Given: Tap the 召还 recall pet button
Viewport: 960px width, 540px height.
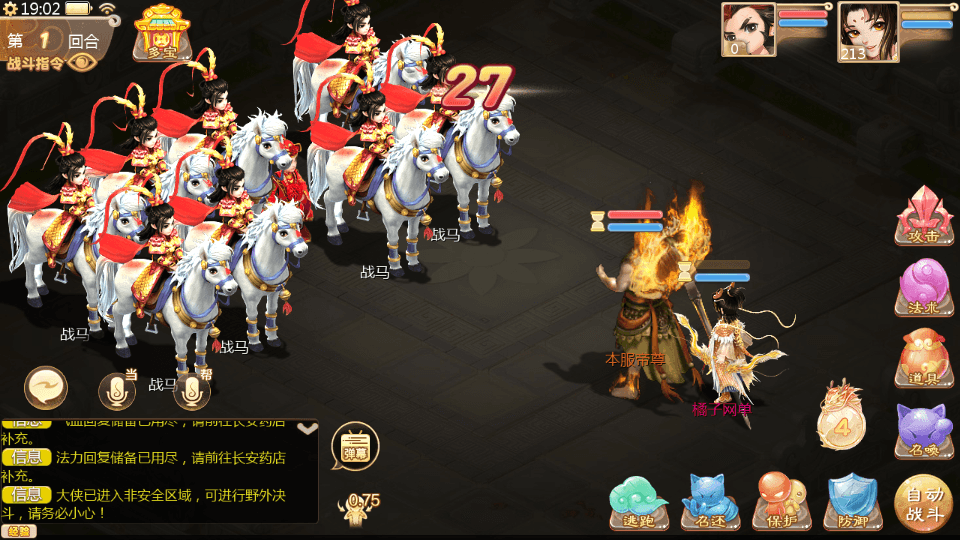Looking at the screenshot, I should 710,501.
